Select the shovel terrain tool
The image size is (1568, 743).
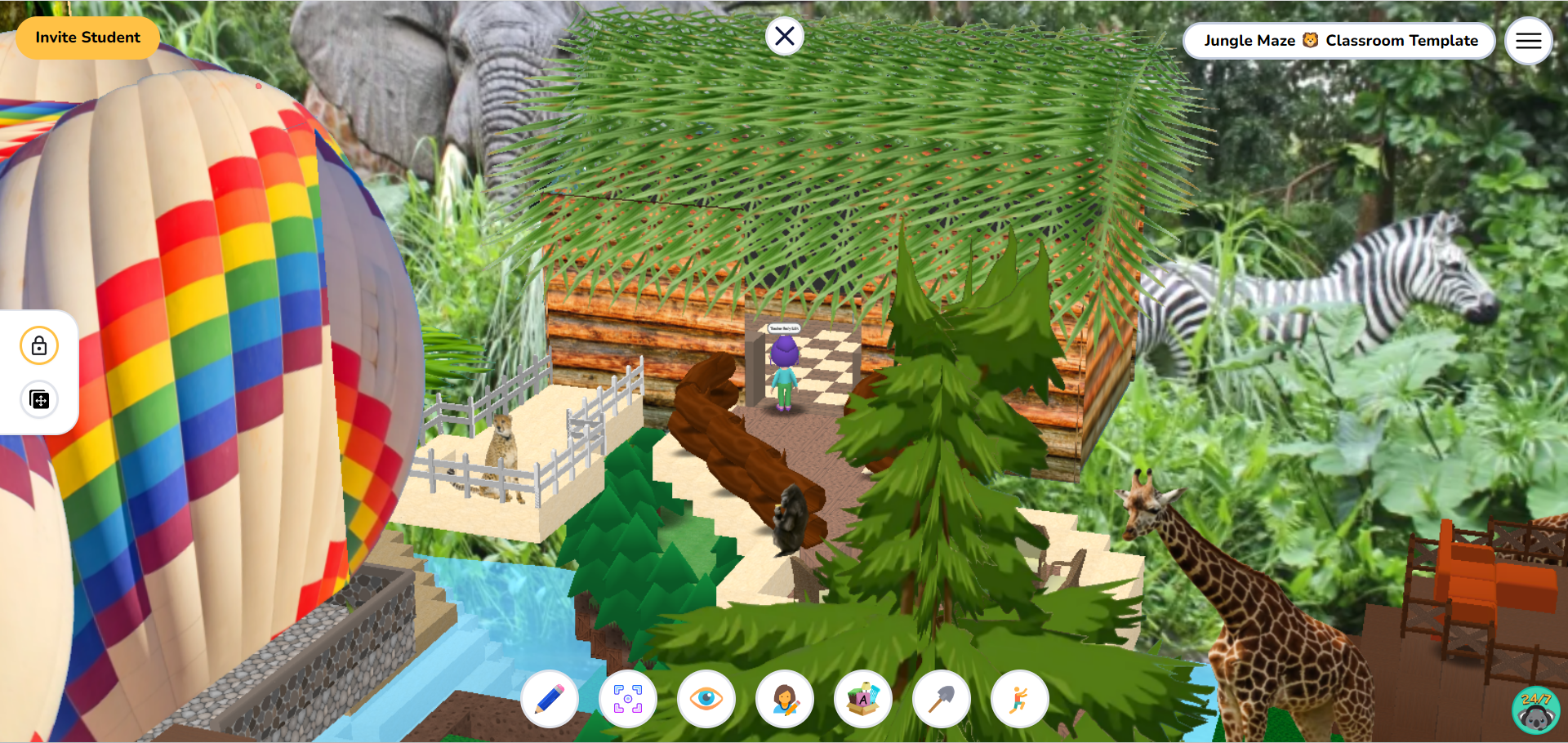[942, 699]
